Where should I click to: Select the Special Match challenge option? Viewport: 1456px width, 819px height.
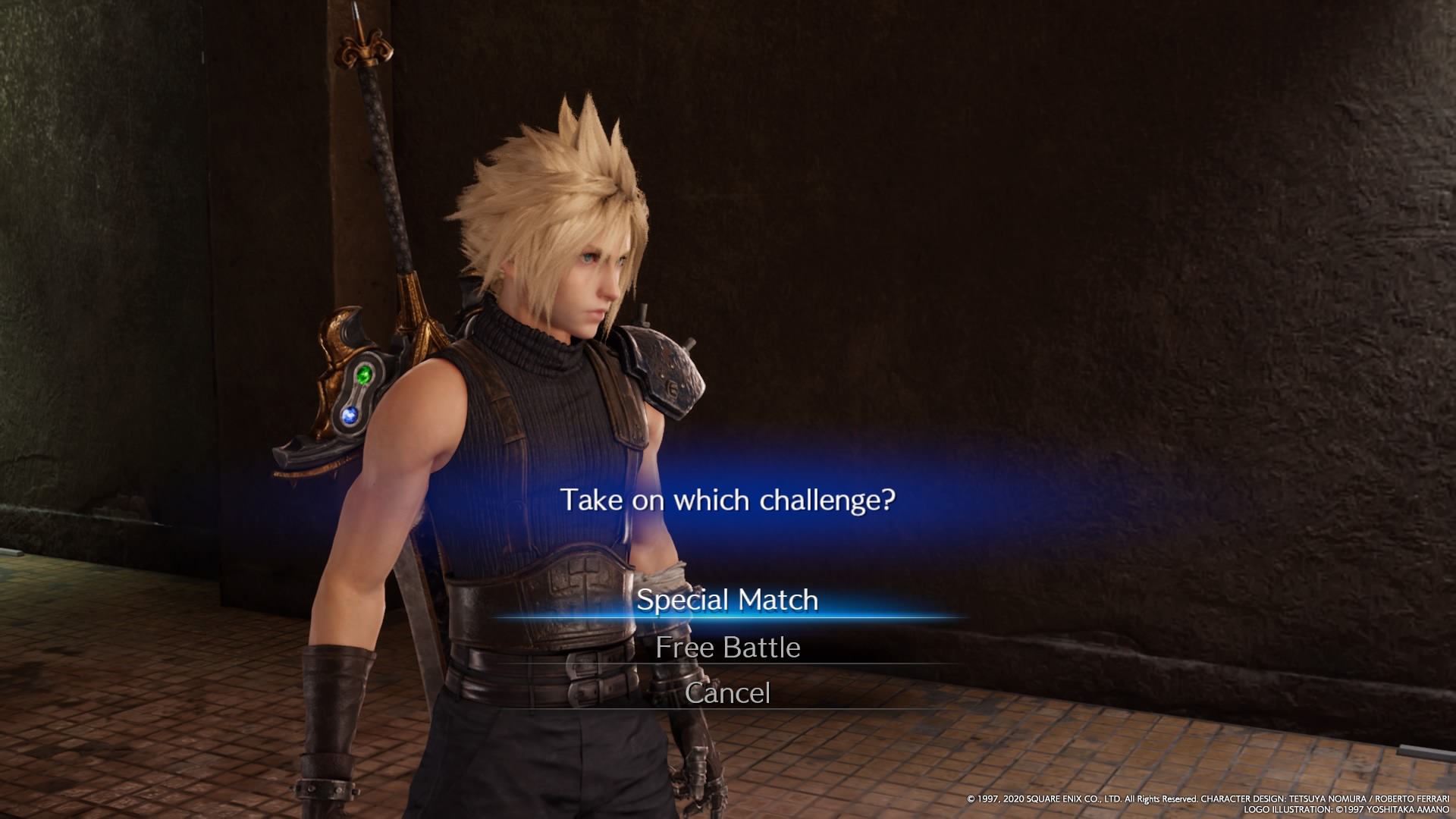728,601
